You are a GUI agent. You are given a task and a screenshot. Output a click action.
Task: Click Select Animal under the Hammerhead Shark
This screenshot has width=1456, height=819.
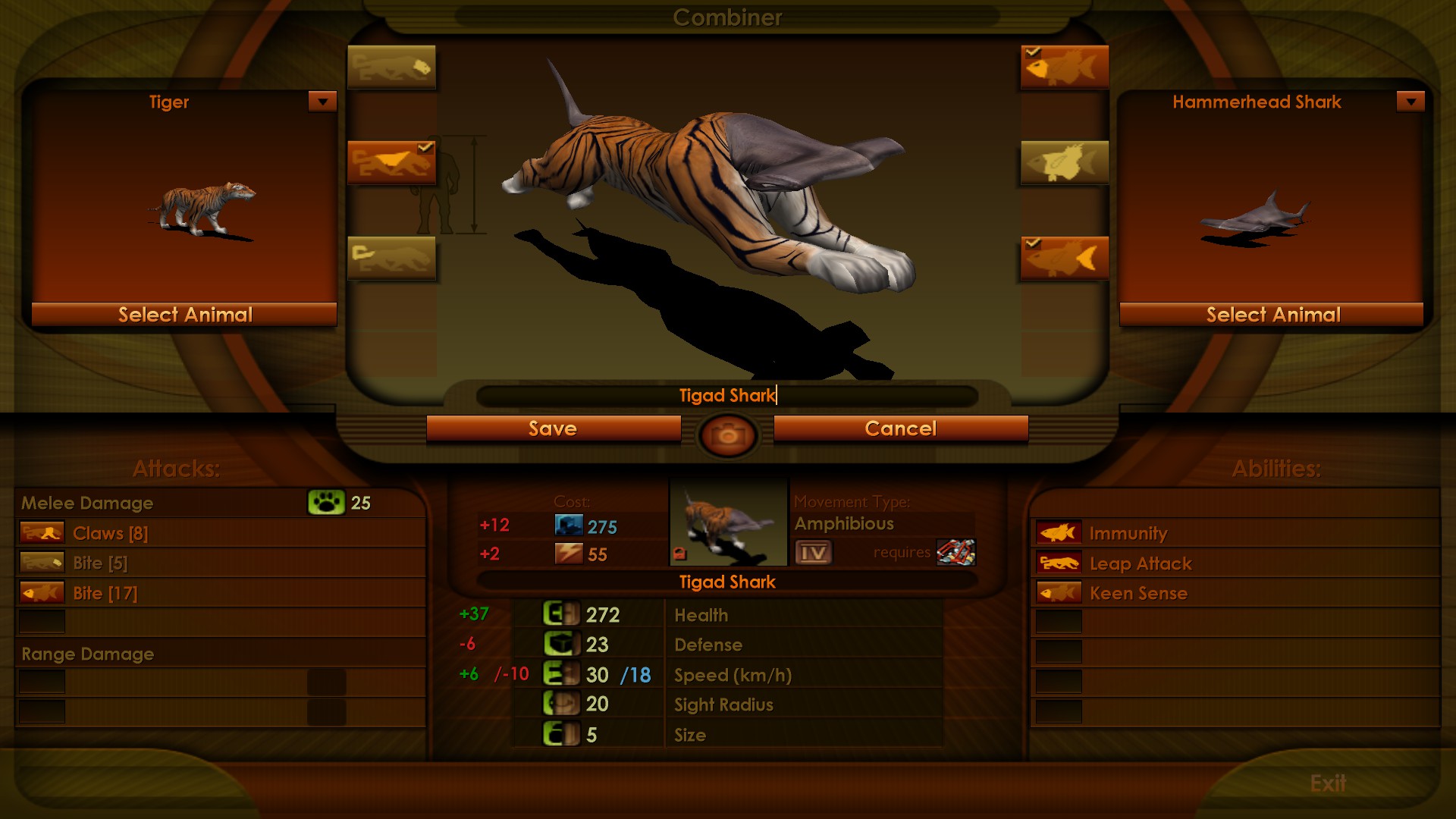pyautogui.click(x=1272, y=315)
